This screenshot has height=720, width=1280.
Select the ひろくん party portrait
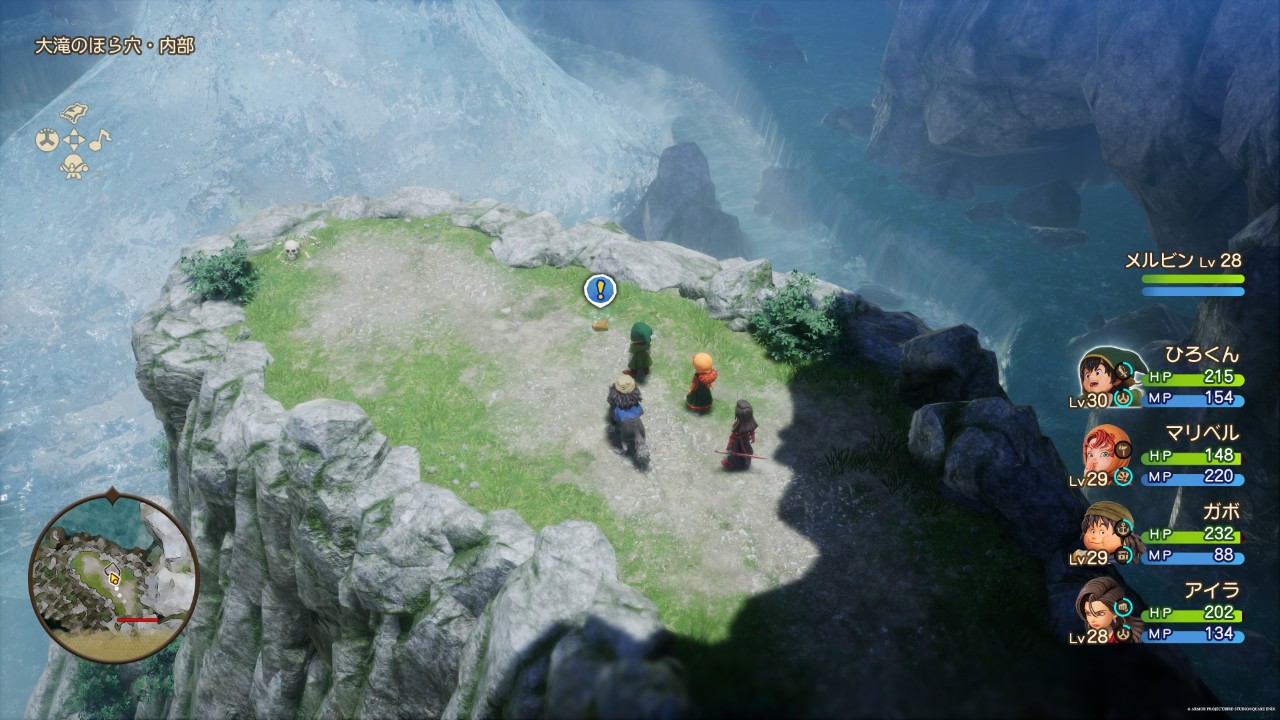pos(1100,376)
